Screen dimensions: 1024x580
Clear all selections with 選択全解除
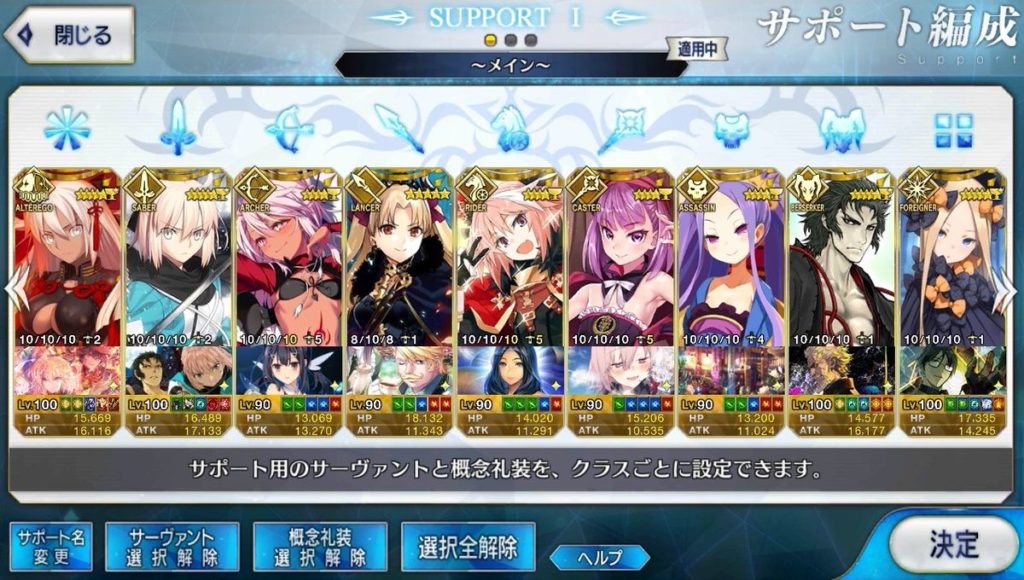pos(468,547)
